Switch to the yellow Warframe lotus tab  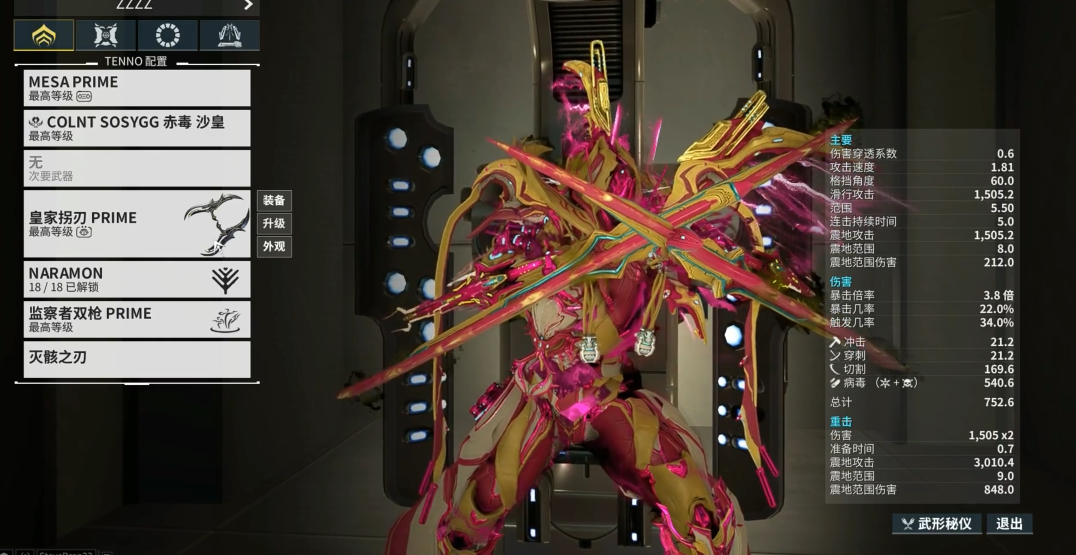(x=43, y=35)
